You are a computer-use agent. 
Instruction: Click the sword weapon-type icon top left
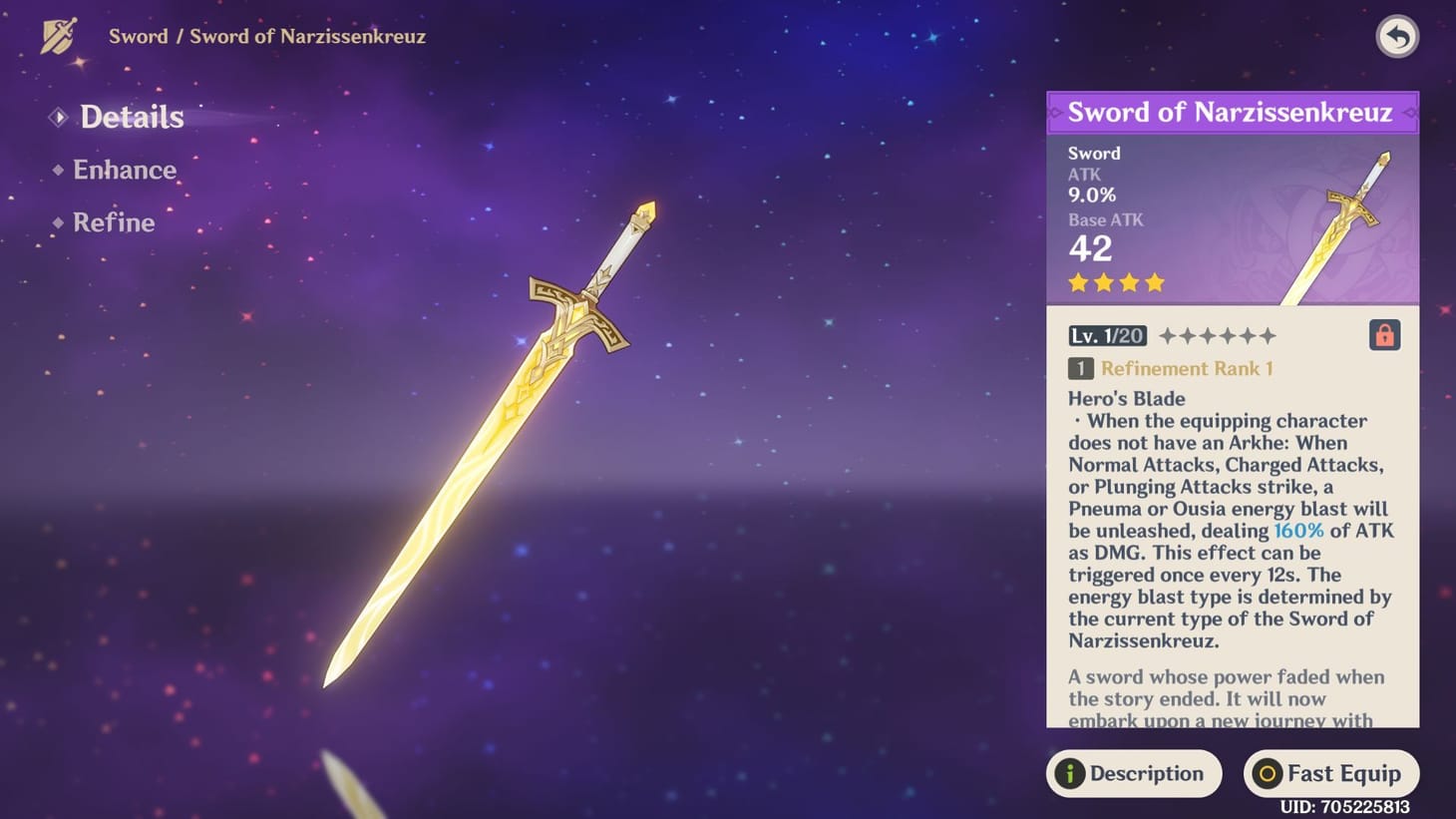[x=59, y=36]
